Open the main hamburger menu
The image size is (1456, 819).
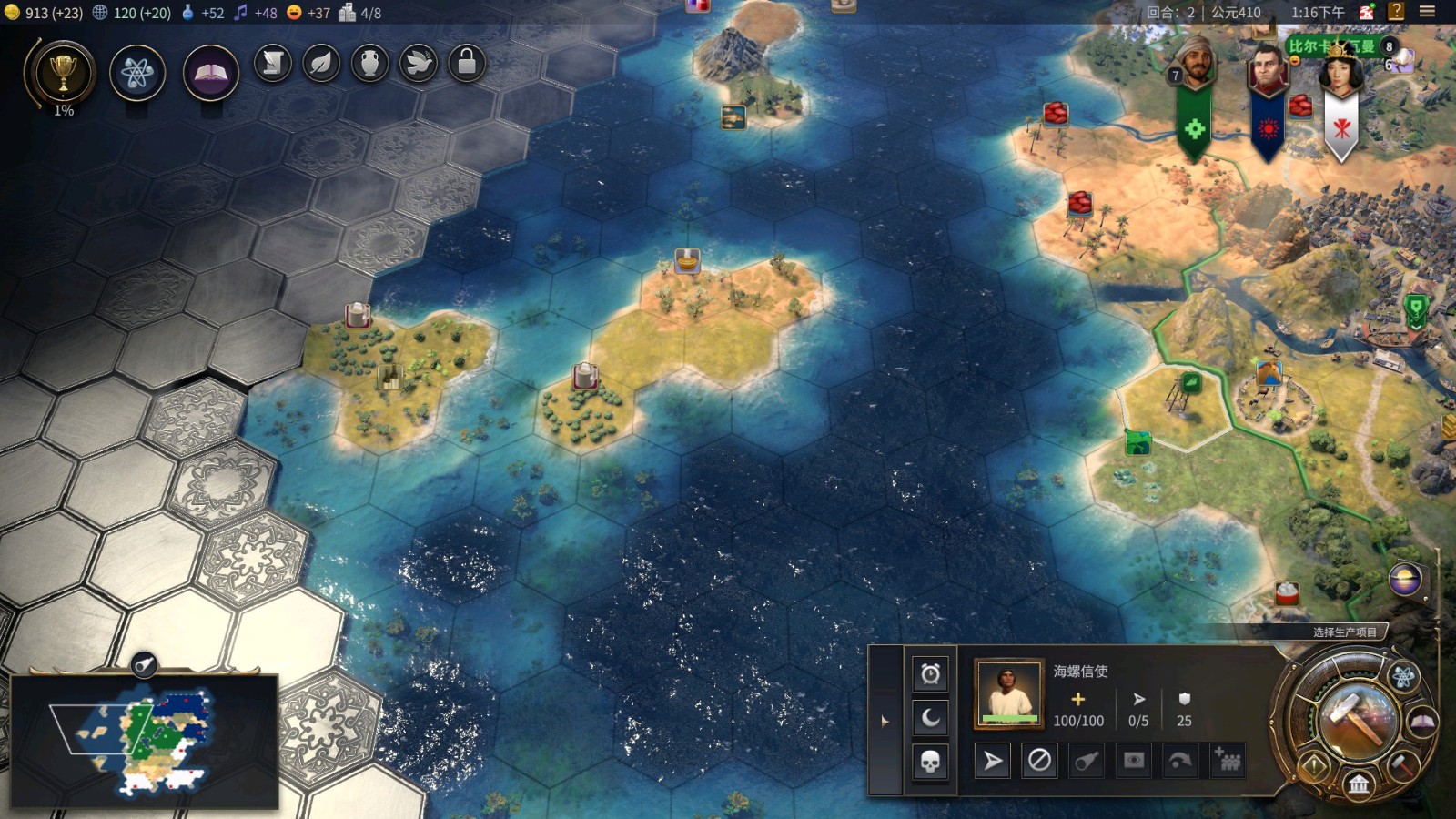pos(1427,12)
